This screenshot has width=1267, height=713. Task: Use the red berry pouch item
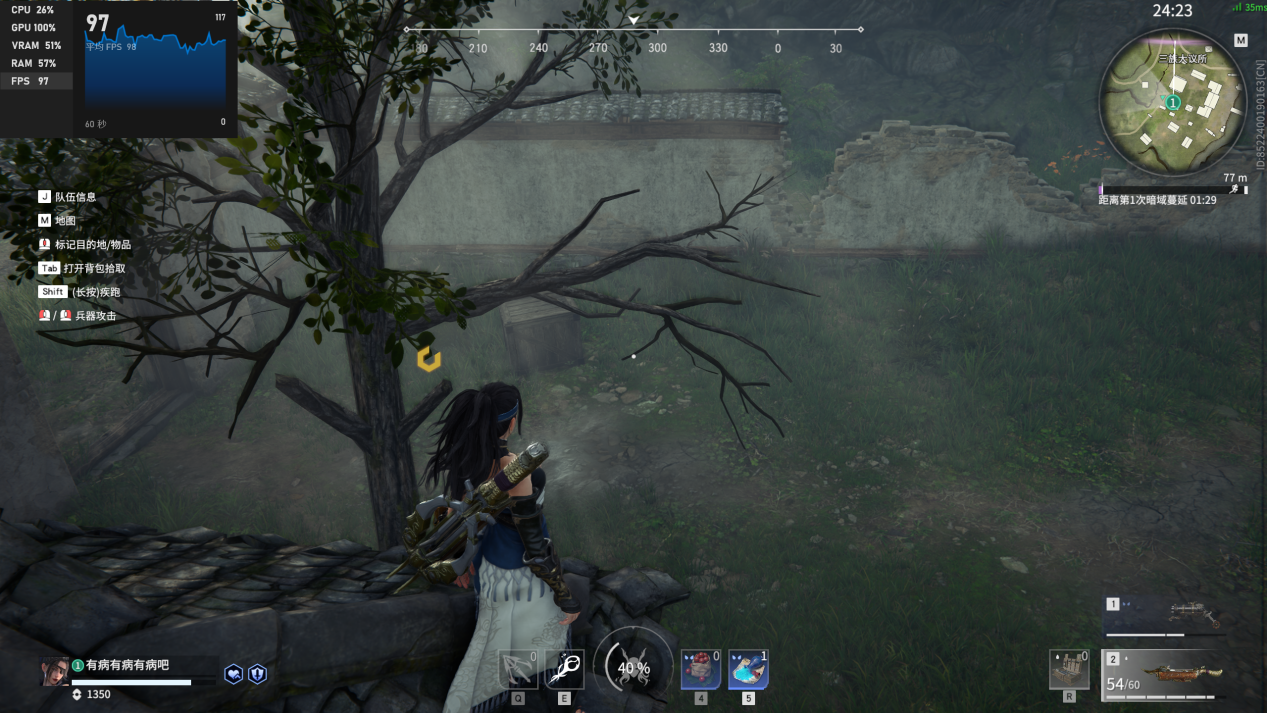(700, 669)
